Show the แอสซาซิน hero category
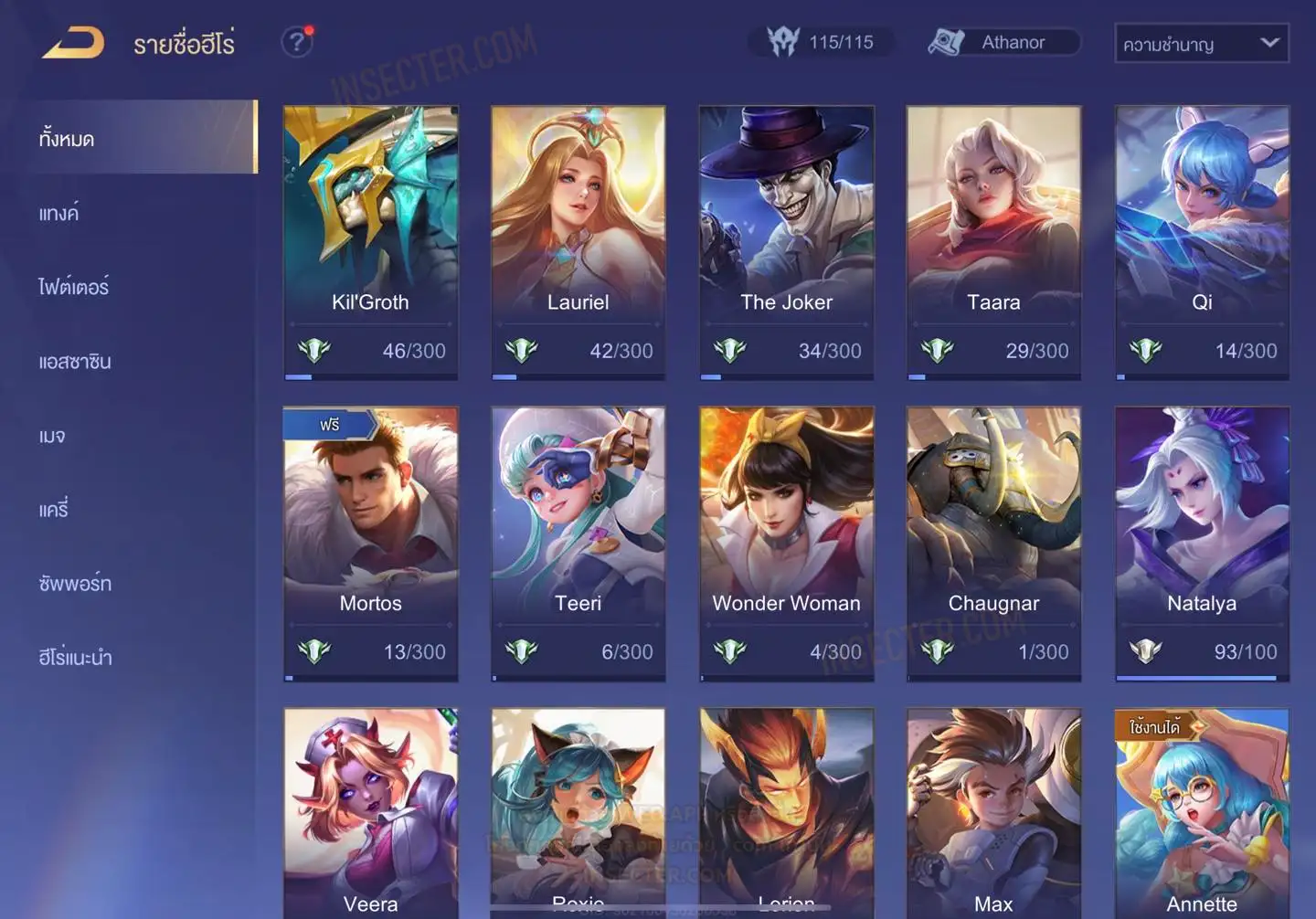 pos(75,362)
